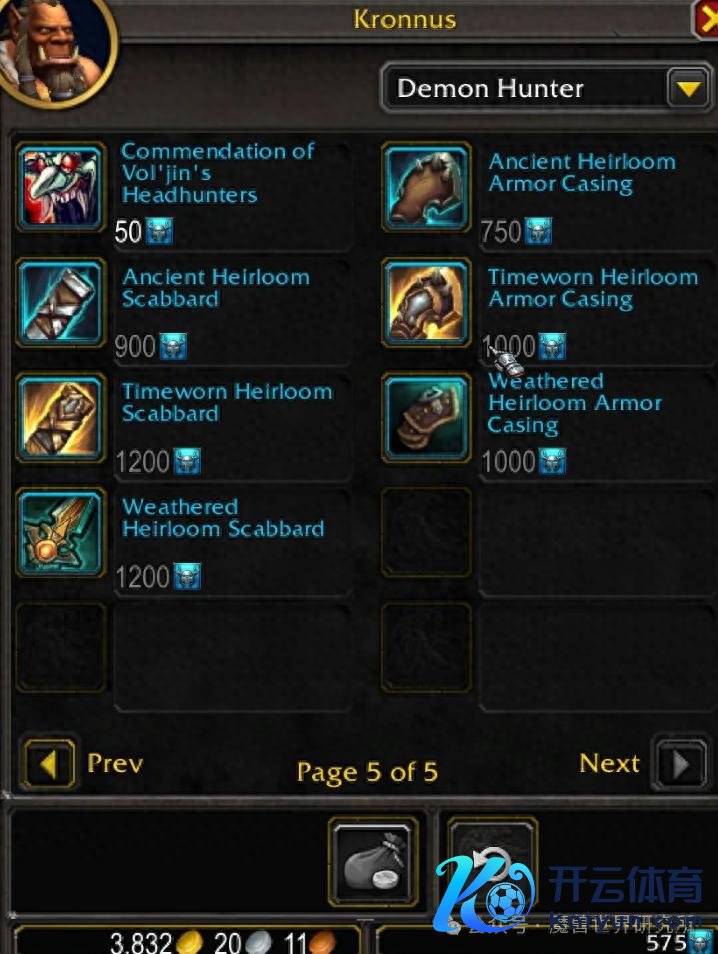The image size is (718, 954).
Task: Click the Next page arrow button
Action: [681, 766]
